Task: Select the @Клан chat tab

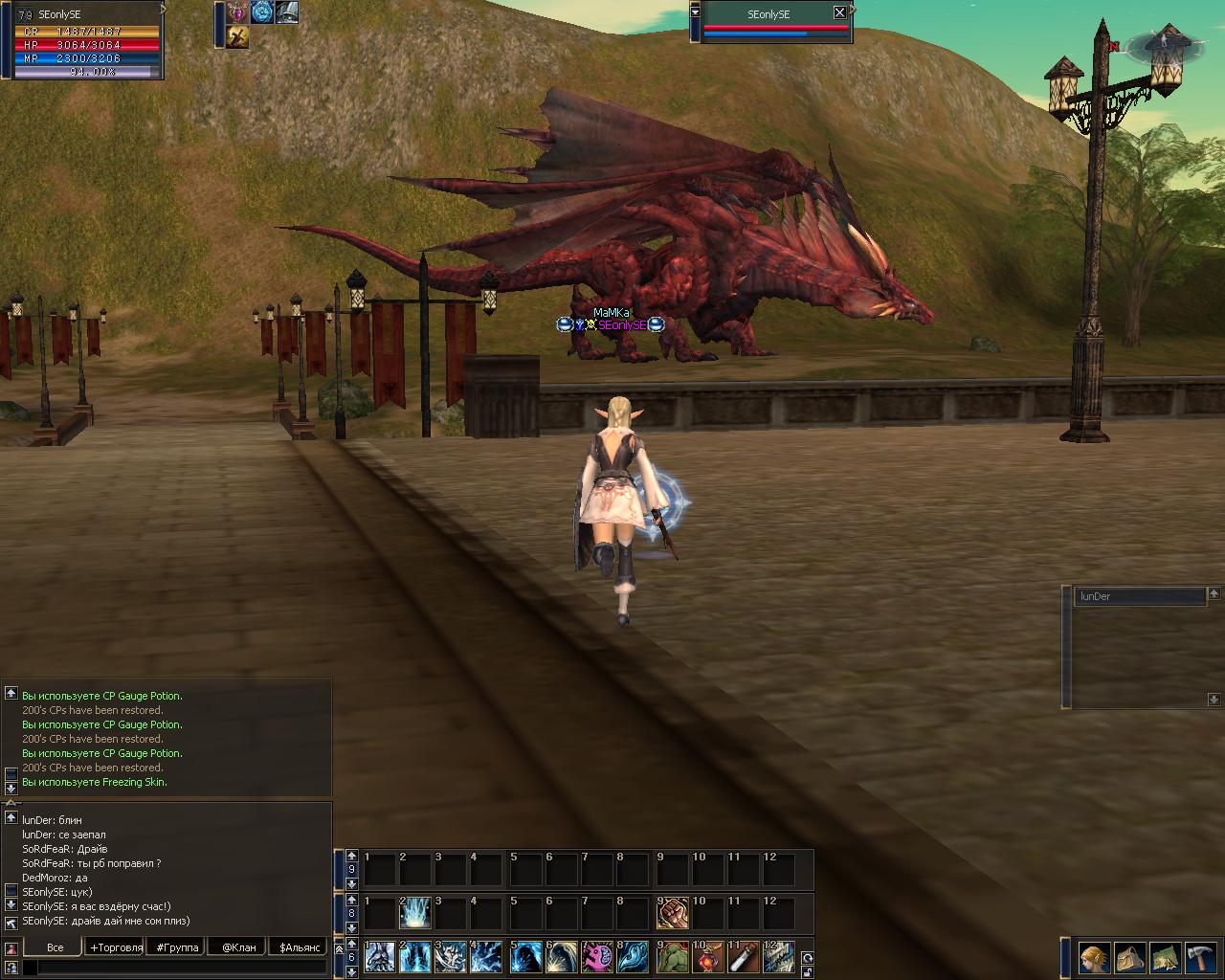Action: pyautogui.click(x=239, y=947)
